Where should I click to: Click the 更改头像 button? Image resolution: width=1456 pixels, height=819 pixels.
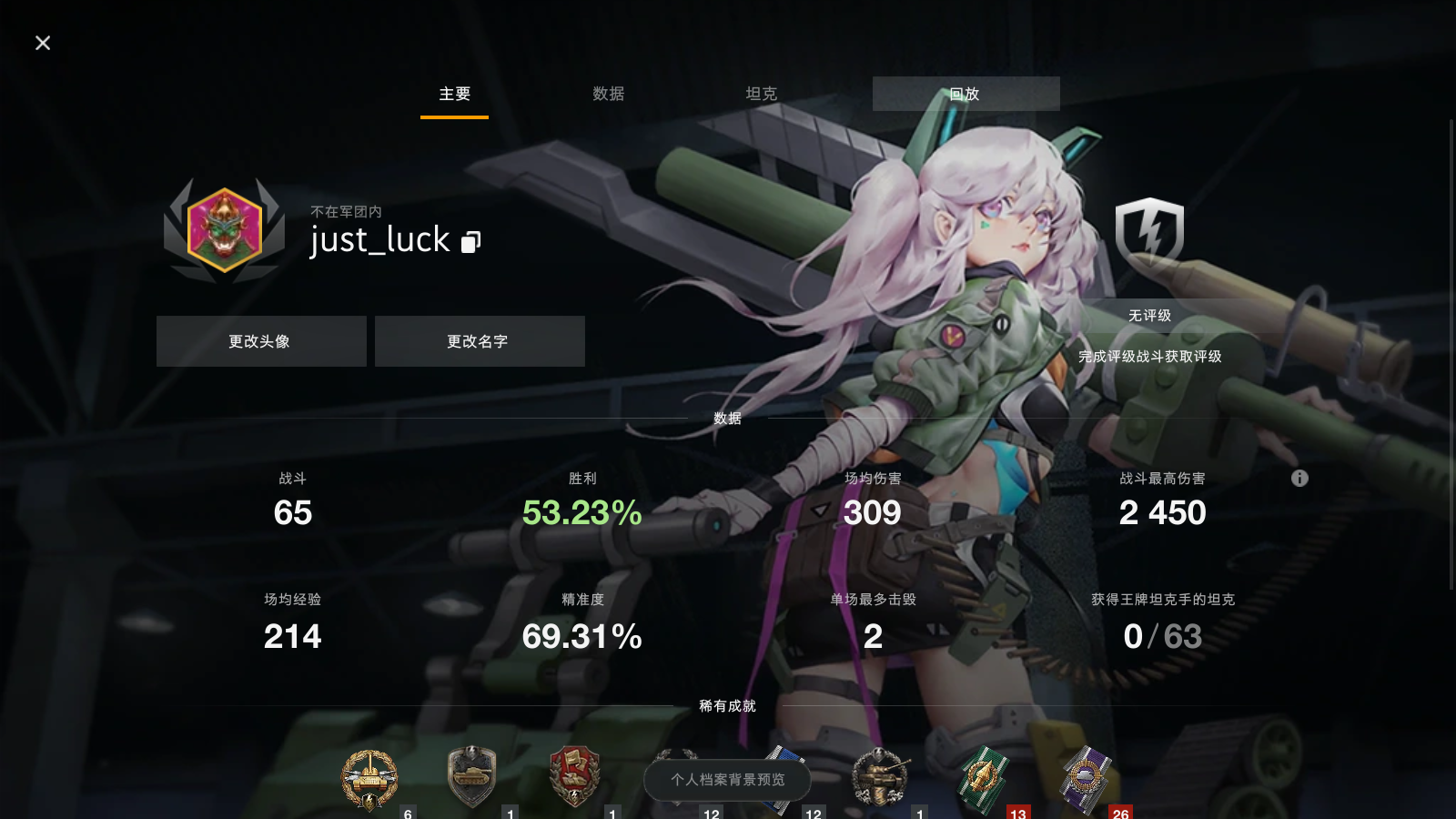coord(261,341)
